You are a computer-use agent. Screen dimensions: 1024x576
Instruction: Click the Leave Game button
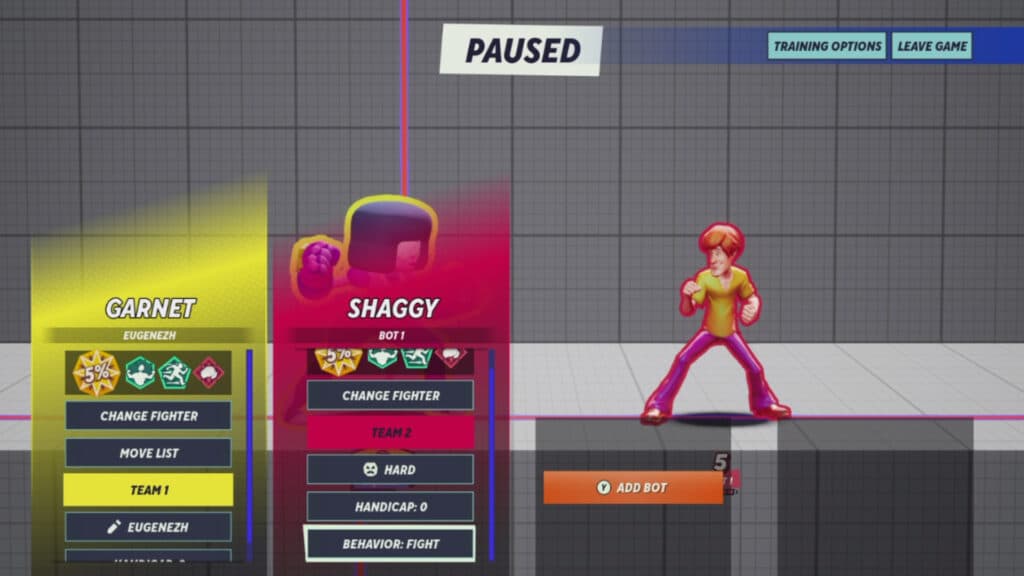931,46
